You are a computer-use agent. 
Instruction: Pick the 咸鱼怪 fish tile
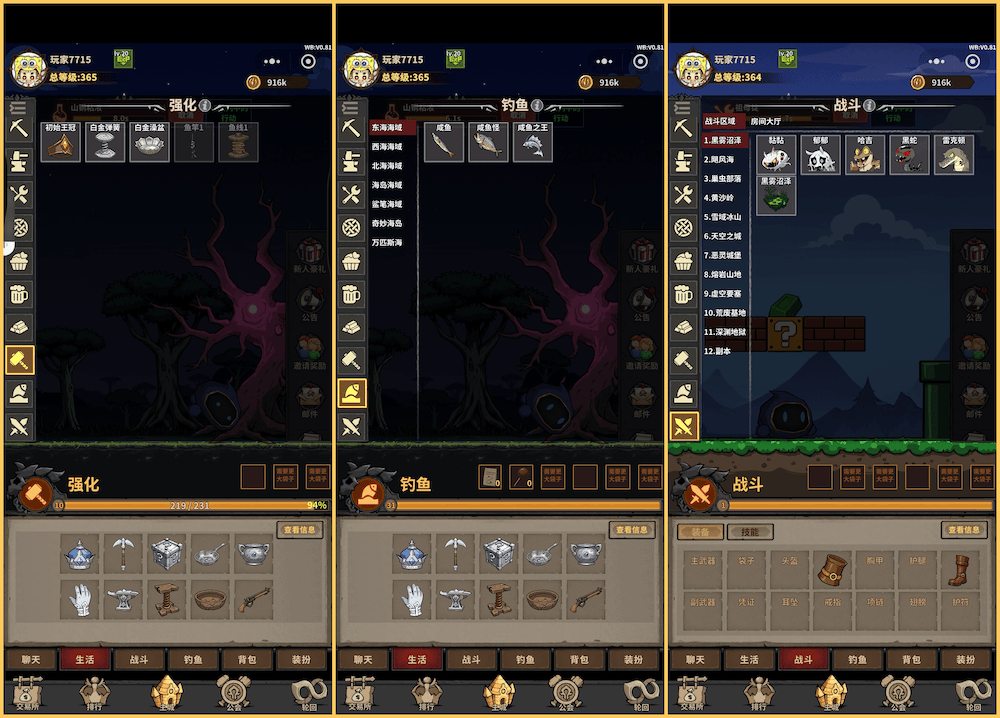(489, 142)
